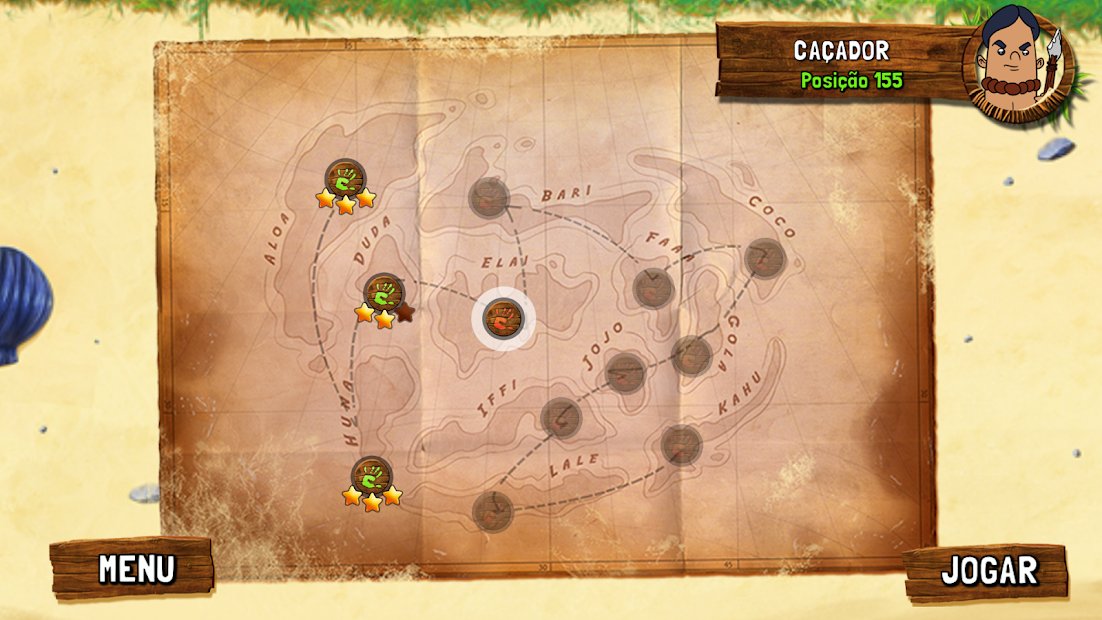
Task: Pick the locked Lale level node
Action: [x=492, y=511]
